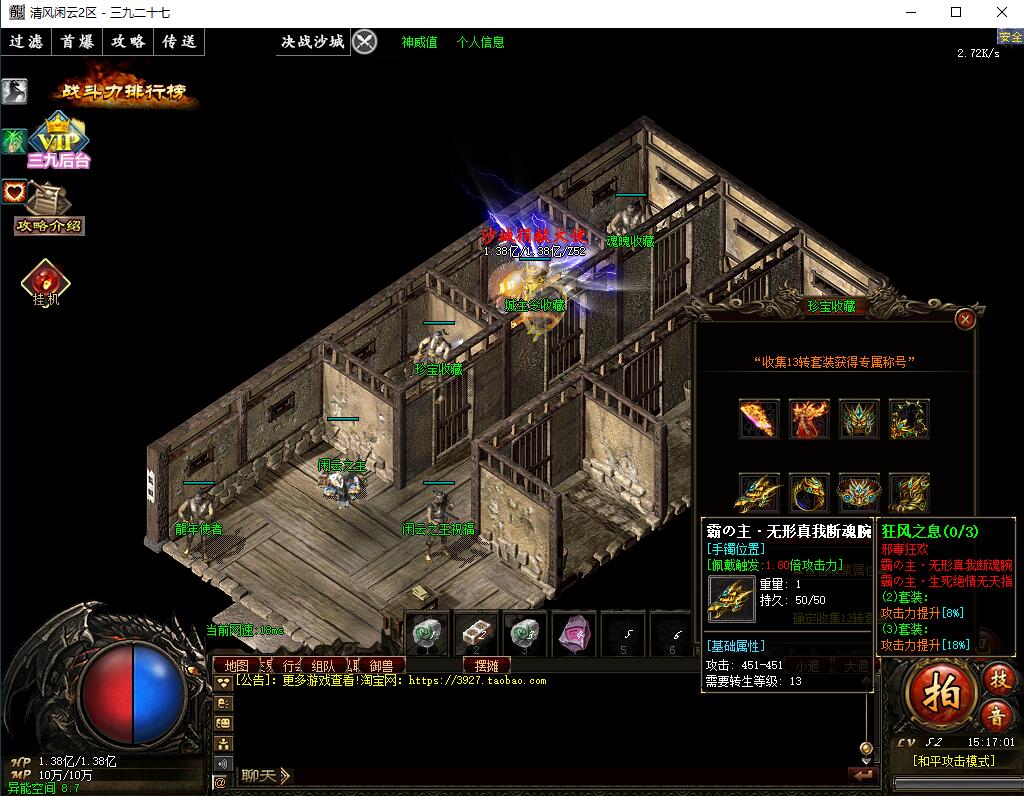Open the 传送 teleport menu

(x=179, y=42)
